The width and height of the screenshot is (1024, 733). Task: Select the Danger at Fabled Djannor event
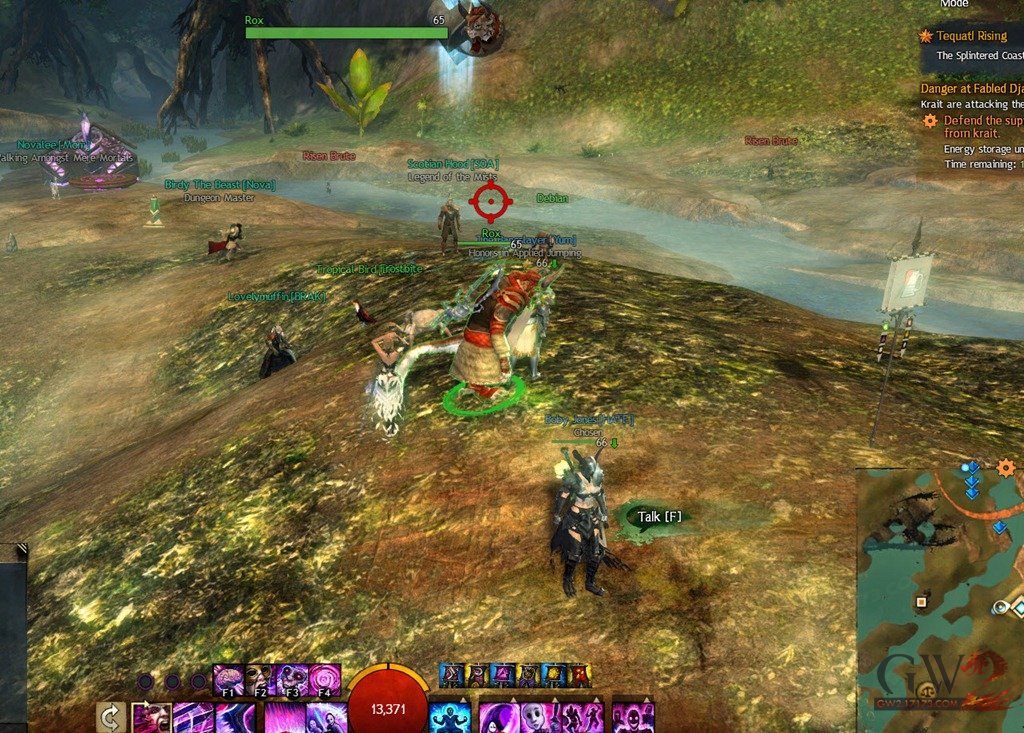click(x=972, y=88)
